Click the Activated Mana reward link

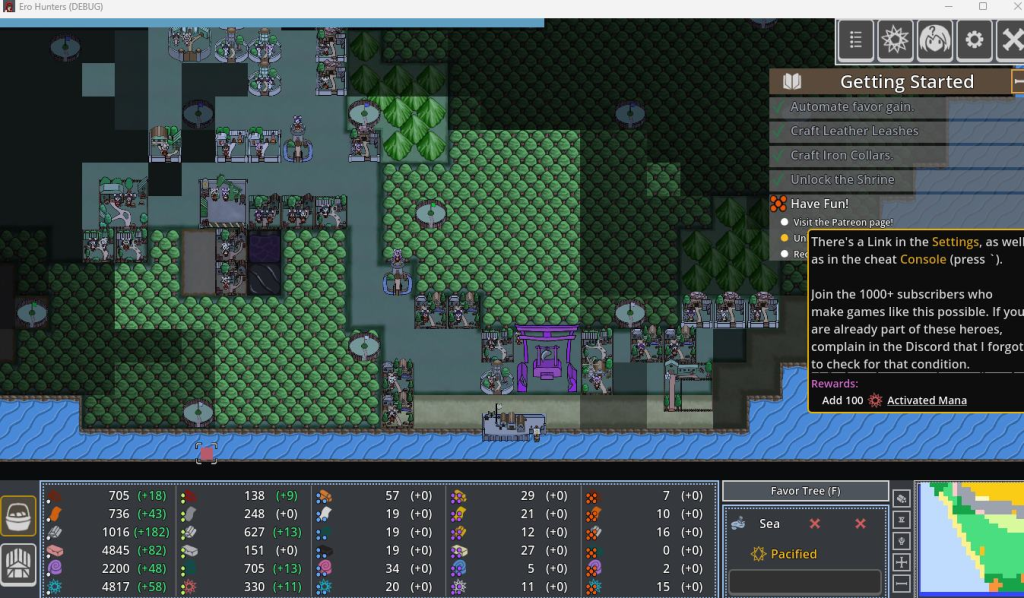926,400
